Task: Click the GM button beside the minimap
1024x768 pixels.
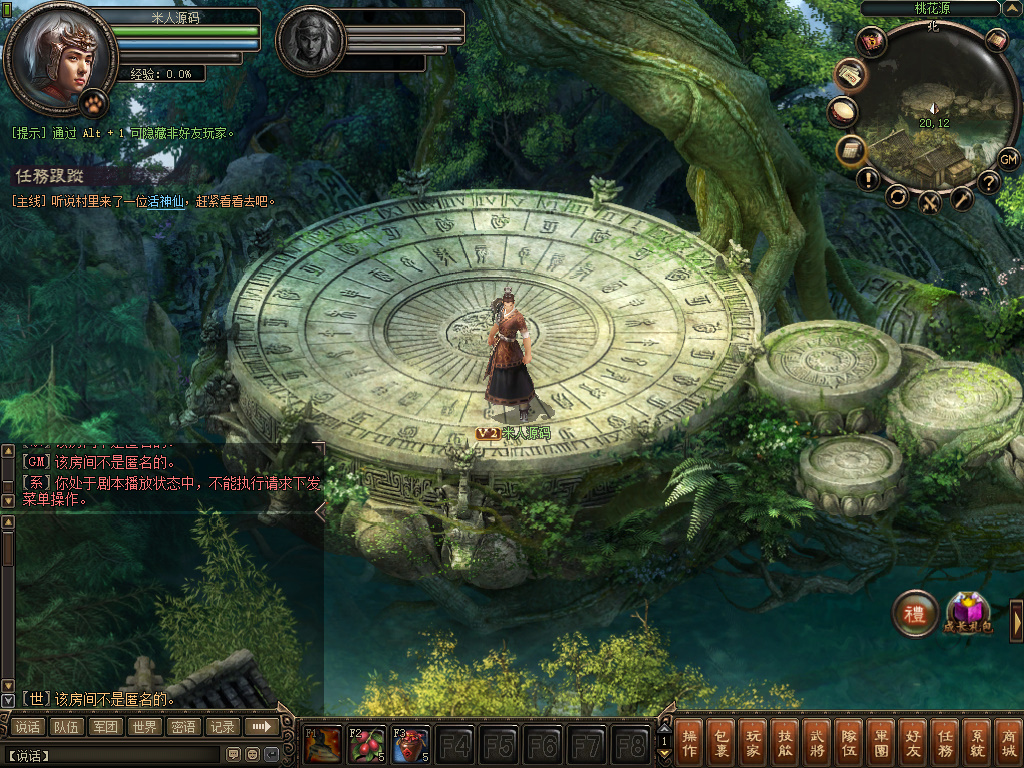Action: point(1008,159)
